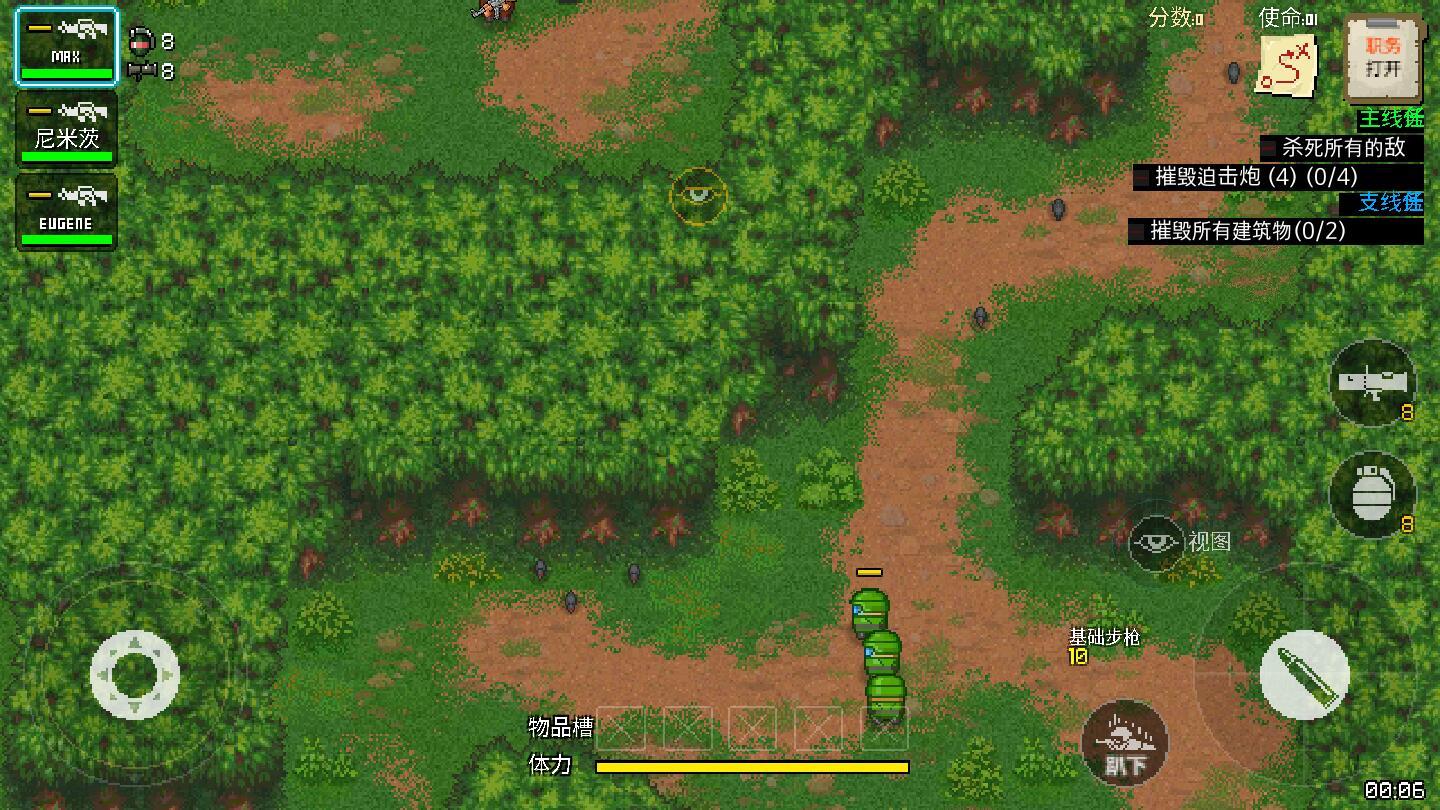The width and height of the screenshot is (1440, 810).
Task: Select the machine gun support weapon icon
Action: [x=1372, y=385]
